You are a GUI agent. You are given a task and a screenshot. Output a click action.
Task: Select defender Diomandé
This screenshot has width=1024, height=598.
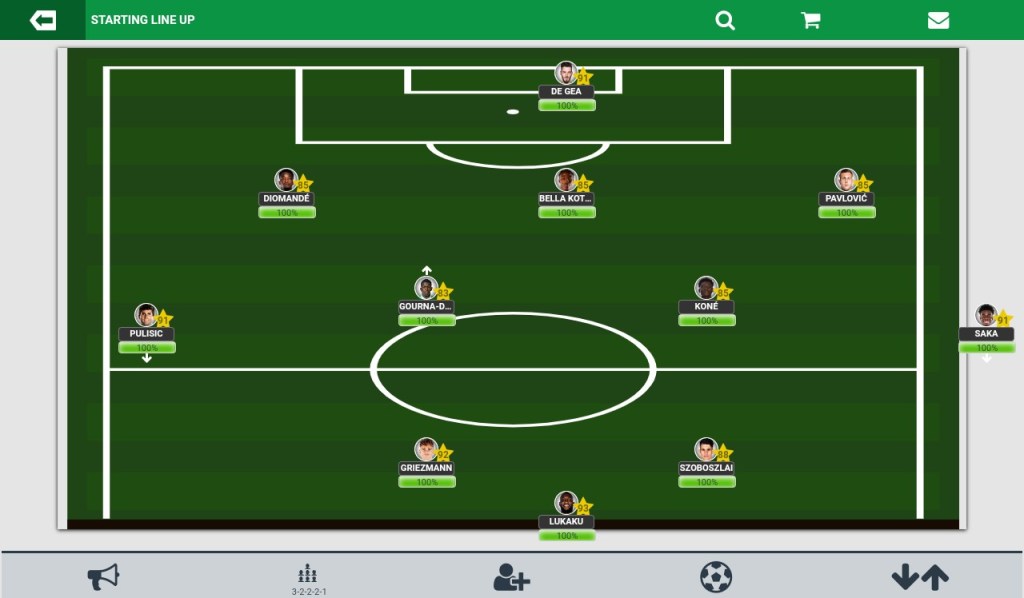(x=287, y=181)
